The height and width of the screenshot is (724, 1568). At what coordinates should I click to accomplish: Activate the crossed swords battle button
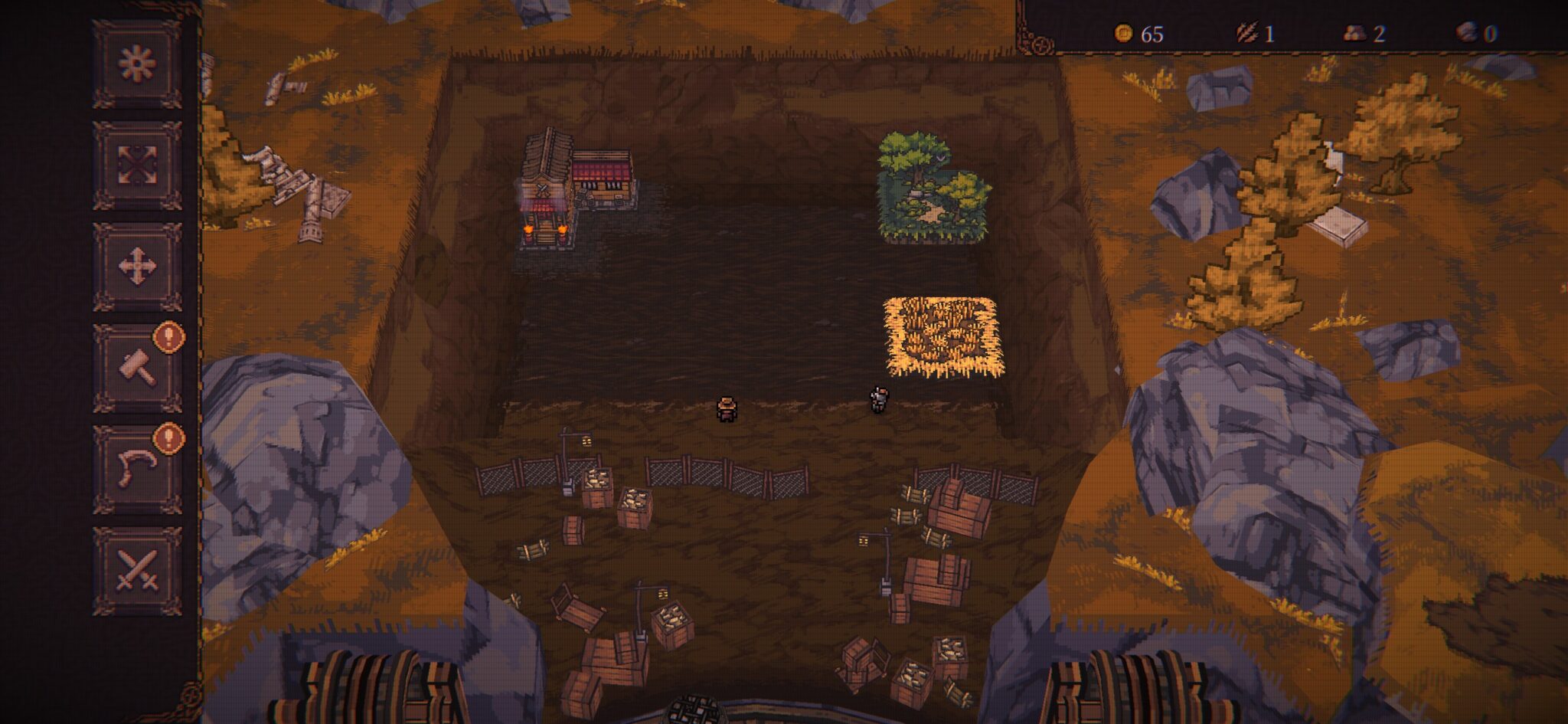(x=137, y=571)
